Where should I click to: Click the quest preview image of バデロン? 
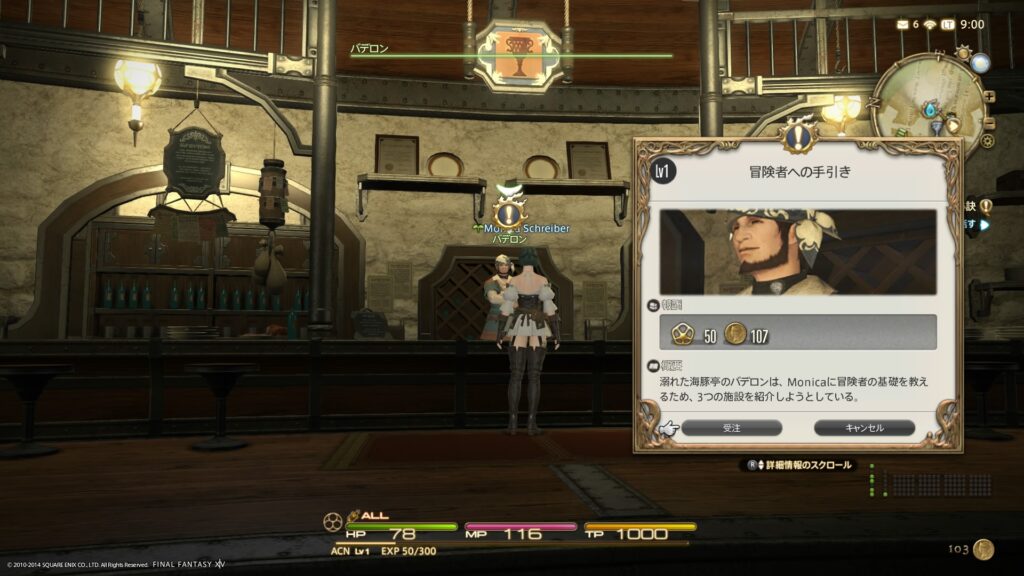pyautogui.click(x=797, y=252)
